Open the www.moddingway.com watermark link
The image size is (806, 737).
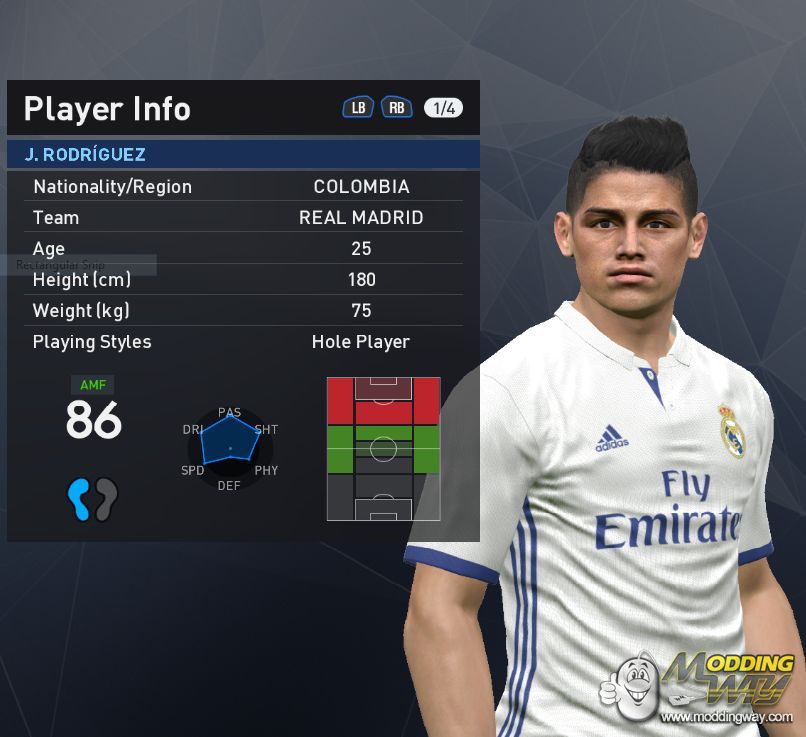[x=727, y=716]
